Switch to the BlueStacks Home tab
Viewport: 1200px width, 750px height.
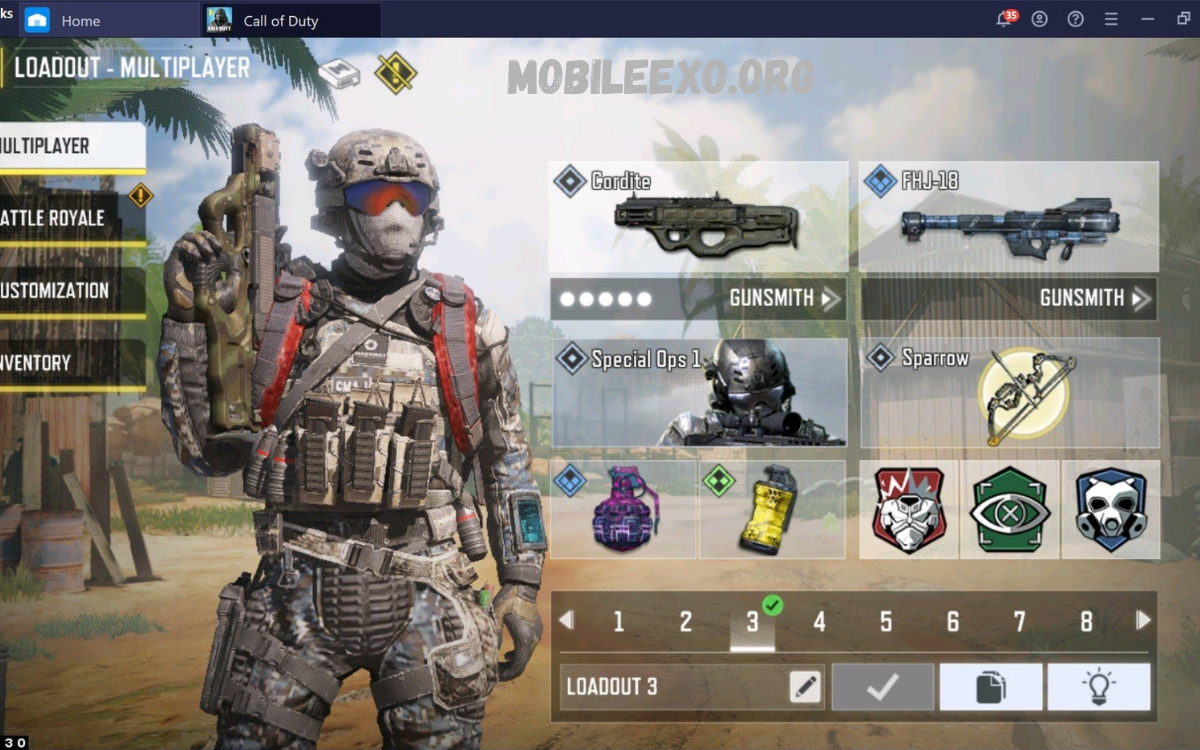click(80, 20)
